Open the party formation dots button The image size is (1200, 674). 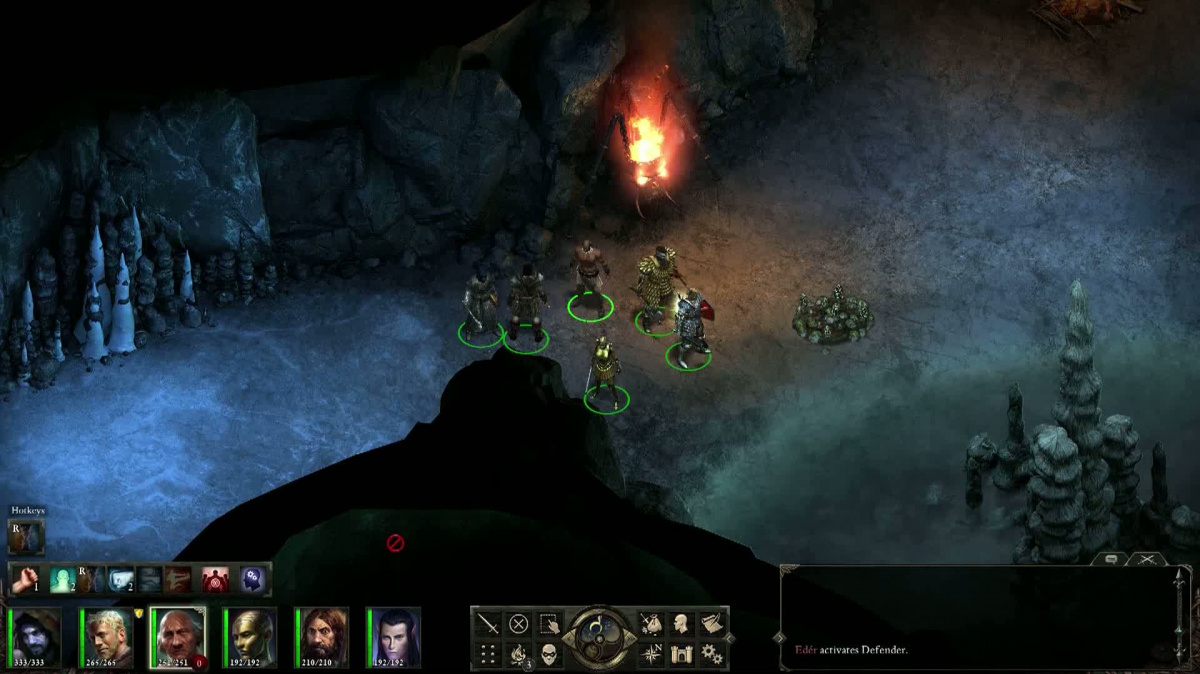[488, 654]
